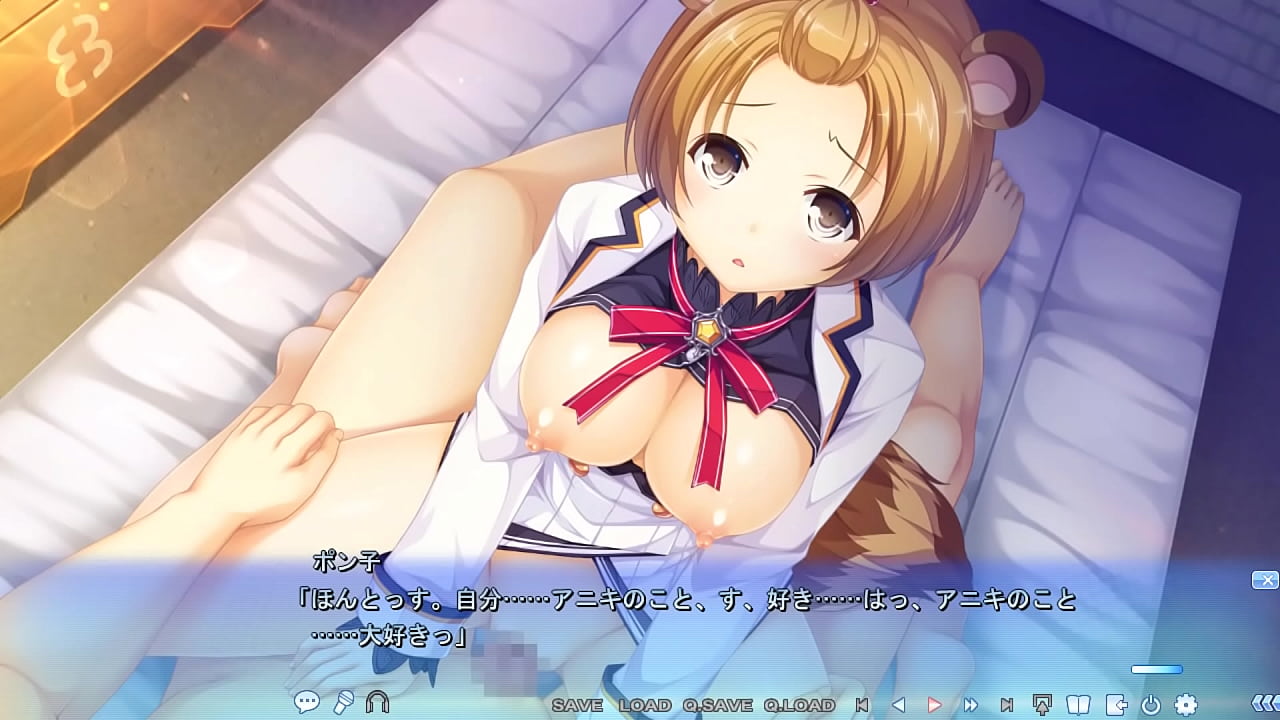Image resolution: width=1280 pixels, height=720 pixels.
Task: Open the LOAD menu
Action: [x=645, y=705]
